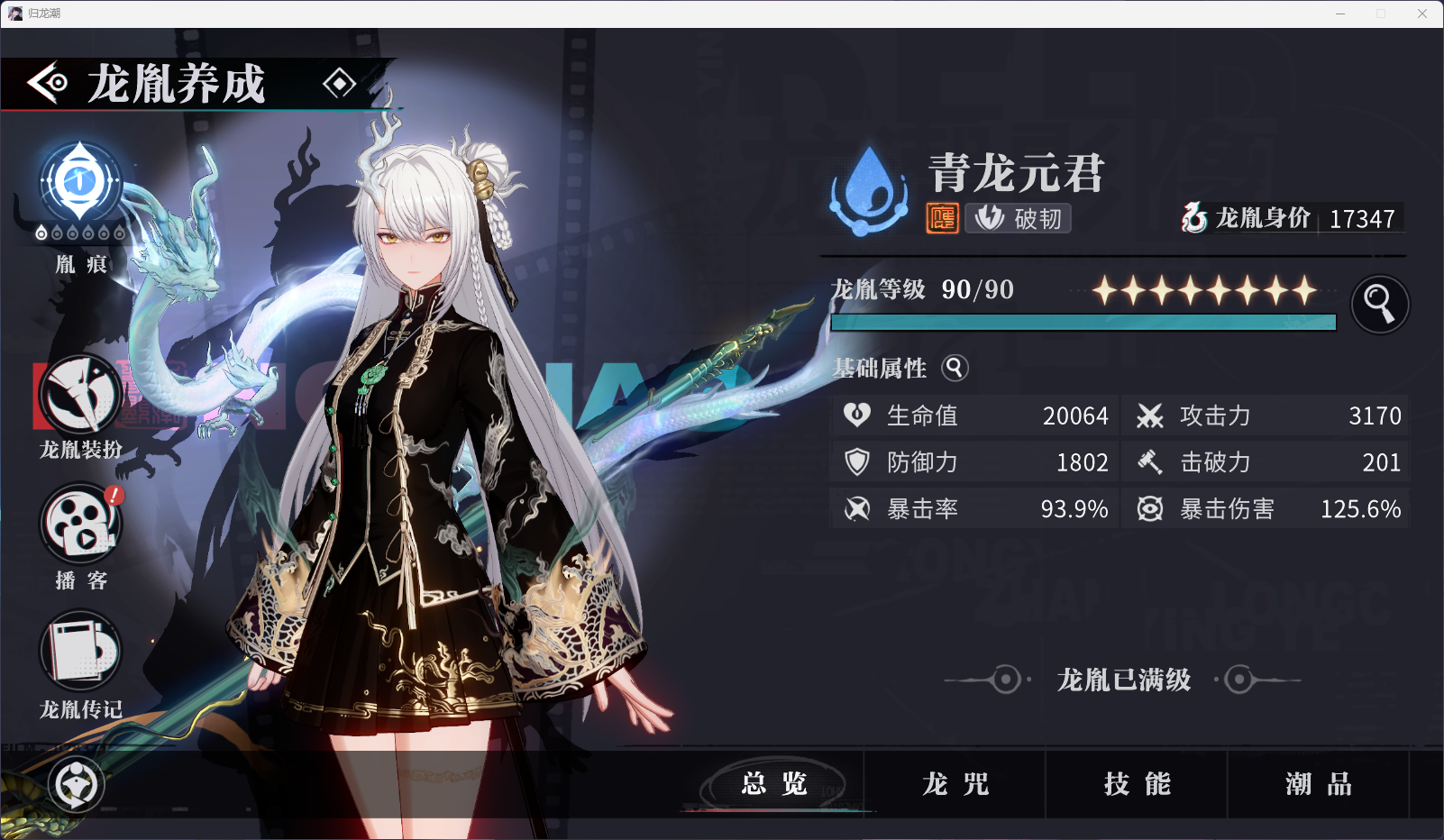The width and height of the screenshot is (1444, 840).
Task: Click the magnifier beside the star rating
Action: pos(1379,304)
